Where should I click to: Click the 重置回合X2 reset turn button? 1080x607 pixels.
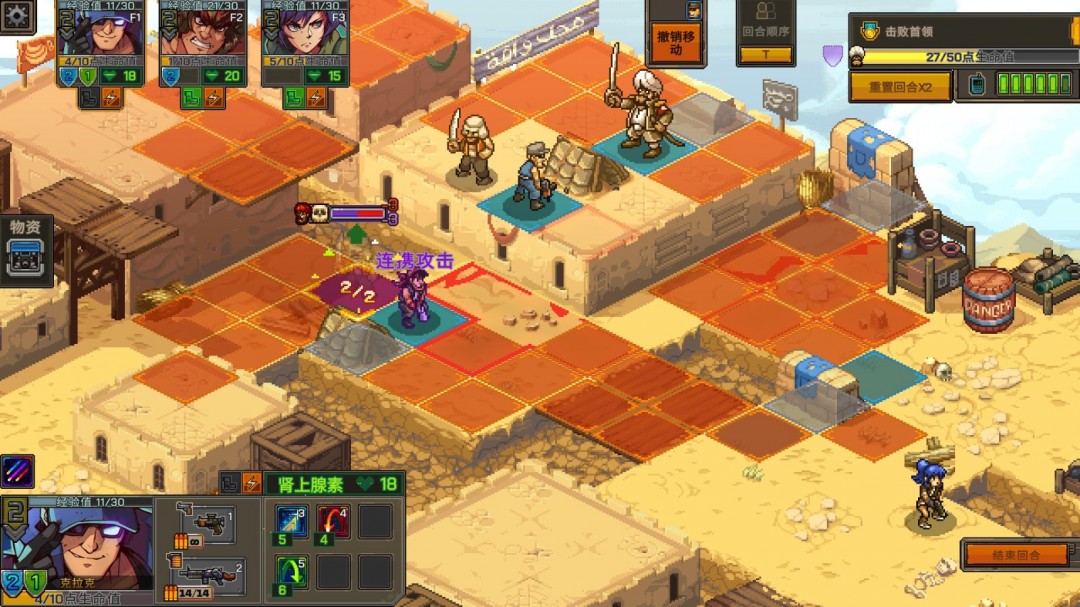click(899, 86)
